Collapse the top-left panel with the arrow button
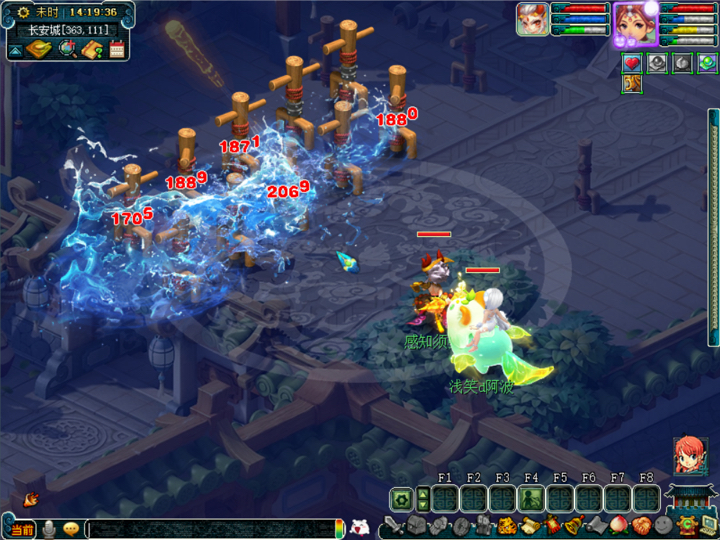Screen dimensions: 720x540 17,49
